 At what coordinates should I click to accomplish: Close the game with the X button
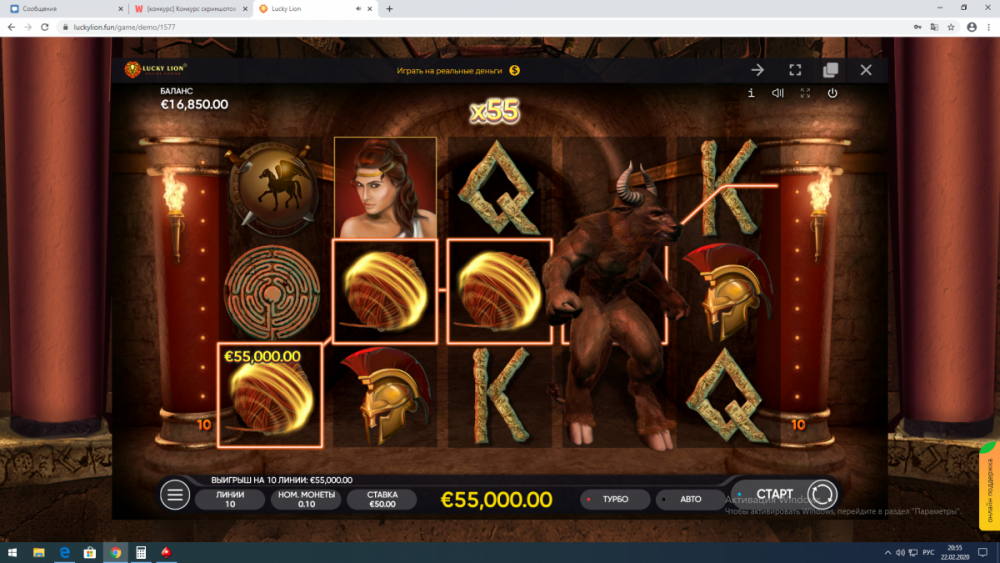point(866,70)
